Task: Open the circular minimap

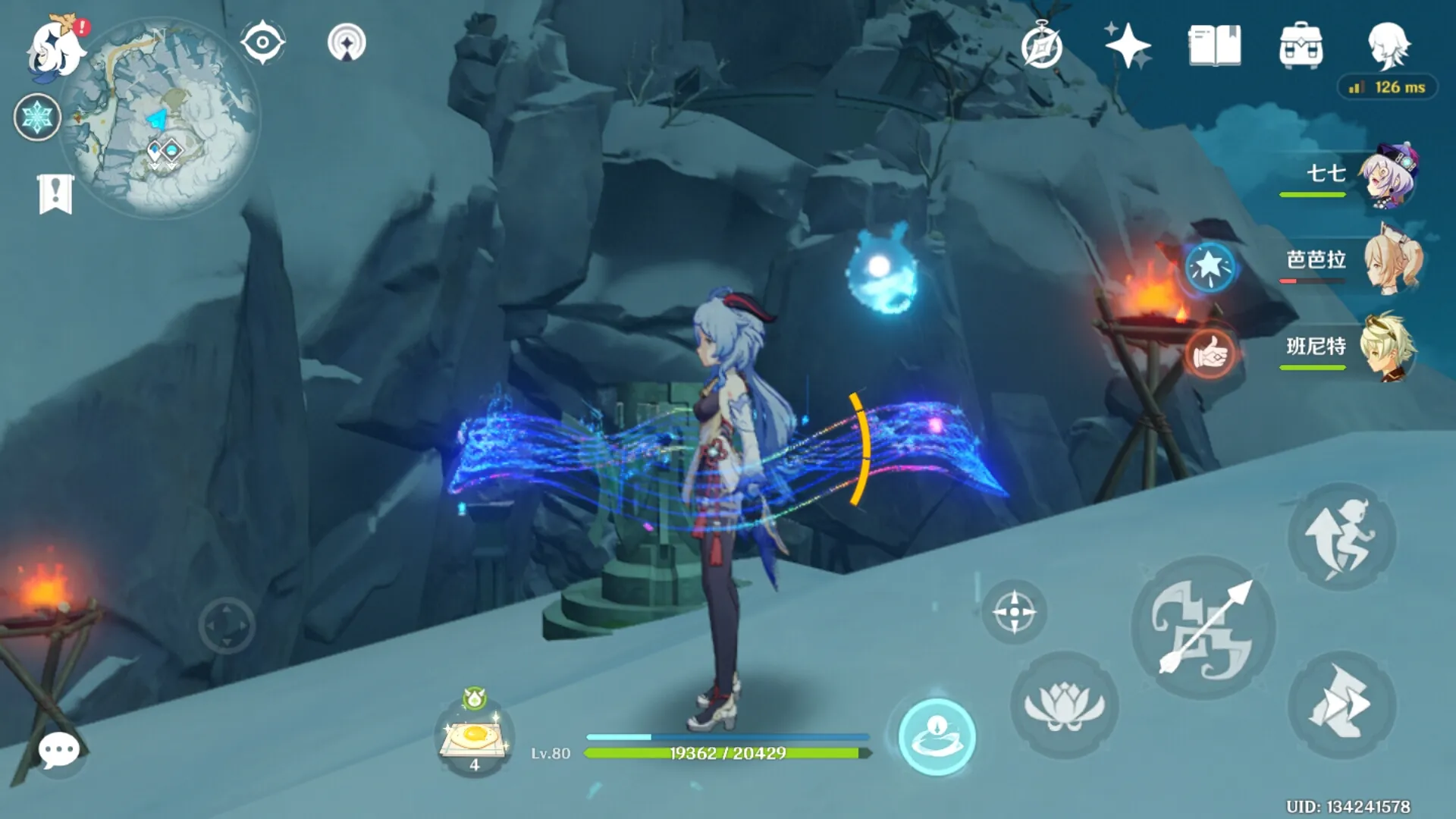Action: click(161, 118)
